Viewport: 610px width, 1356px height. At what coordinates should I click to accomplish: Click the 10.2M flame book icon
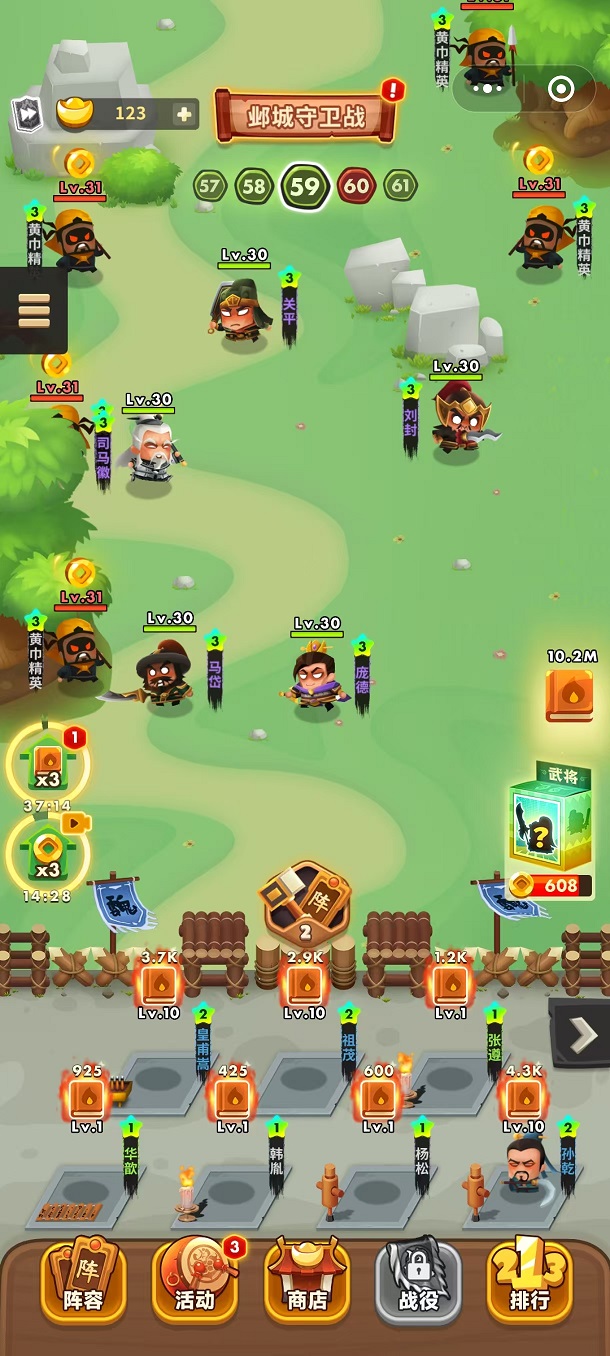tap(569, 696)
